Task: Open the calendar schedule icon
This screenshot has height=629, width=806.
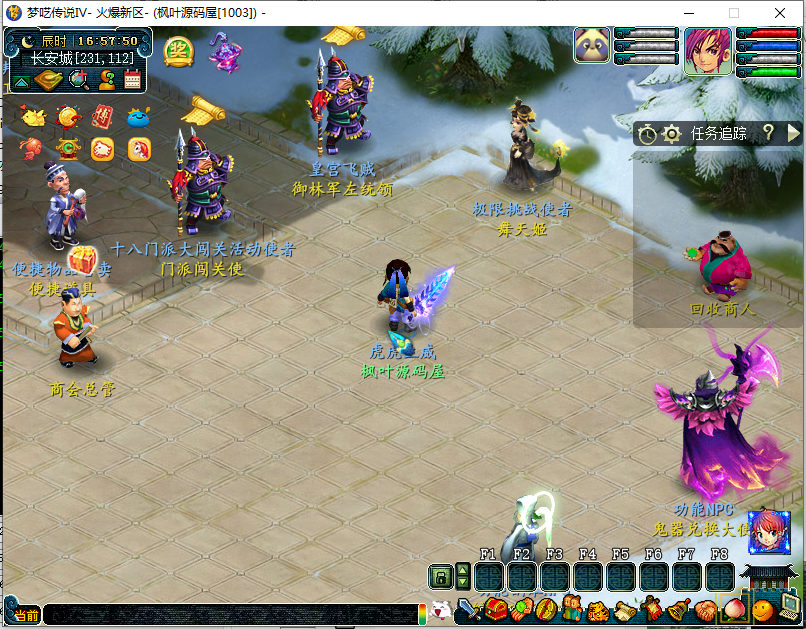Action: coord(132,81)
